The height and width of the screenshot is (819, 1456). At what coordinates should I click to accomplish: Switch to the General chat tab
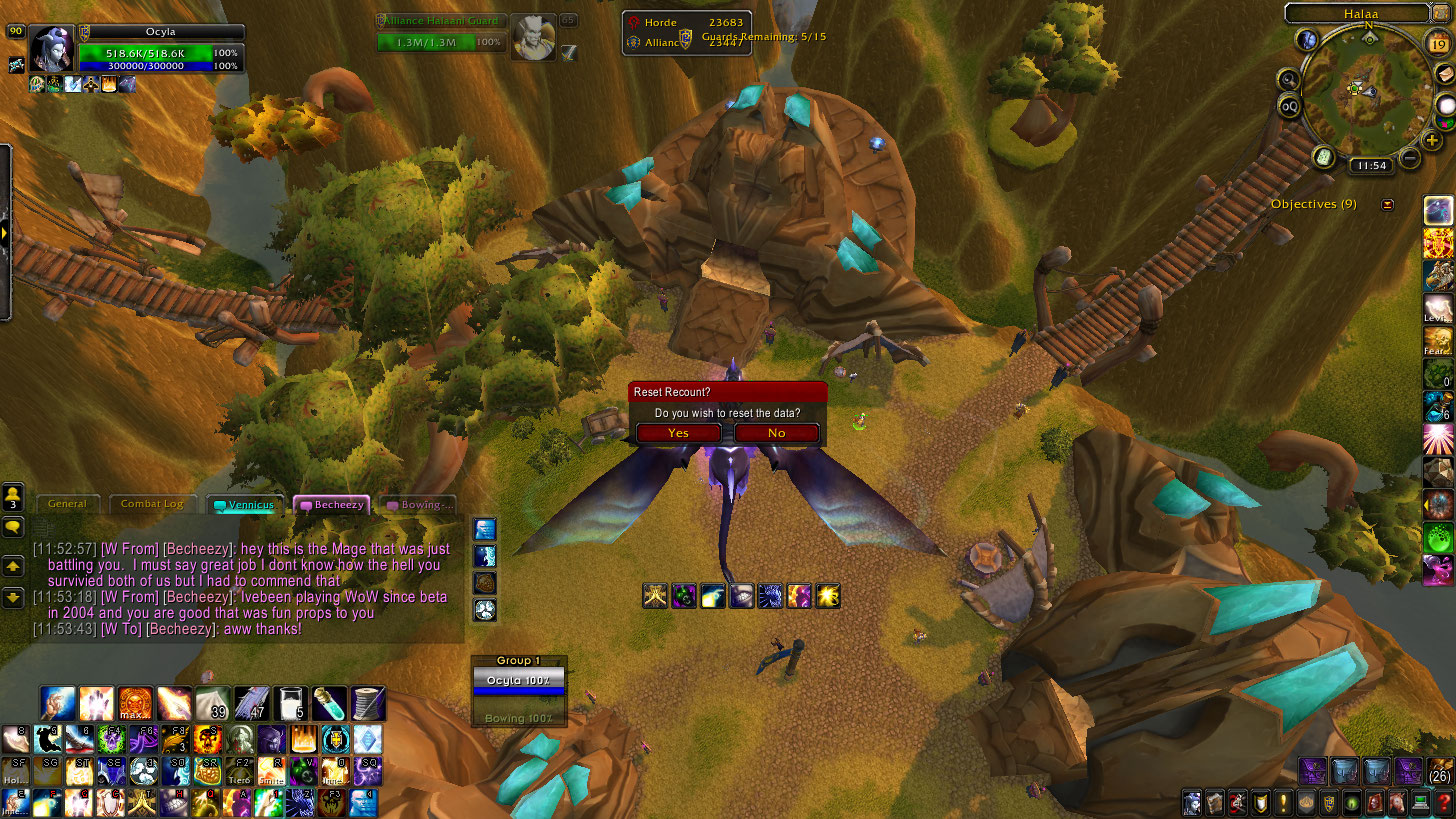(67, 504)
